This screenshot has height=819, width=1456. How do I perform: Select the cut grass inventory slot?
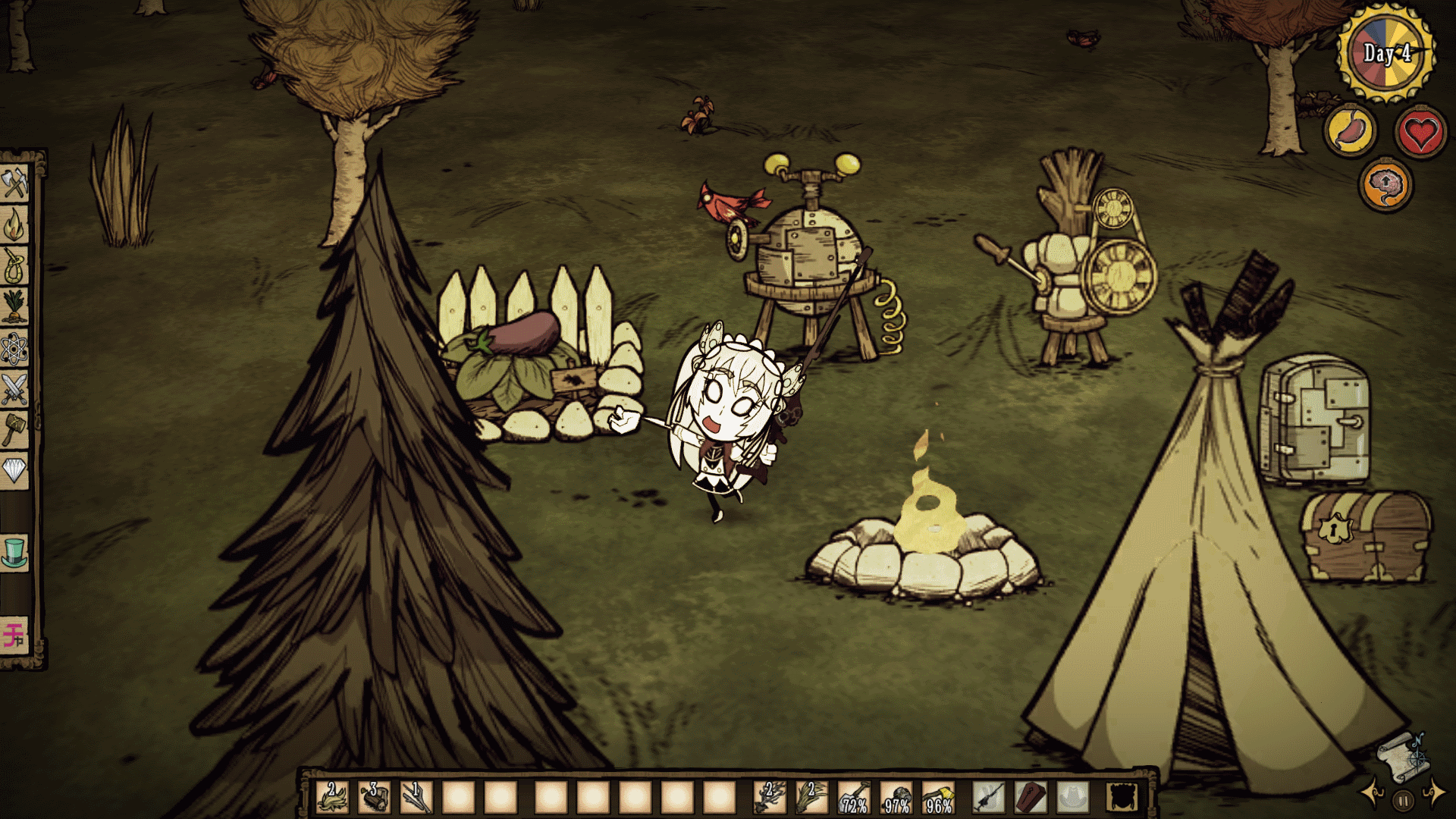(332, 797)
